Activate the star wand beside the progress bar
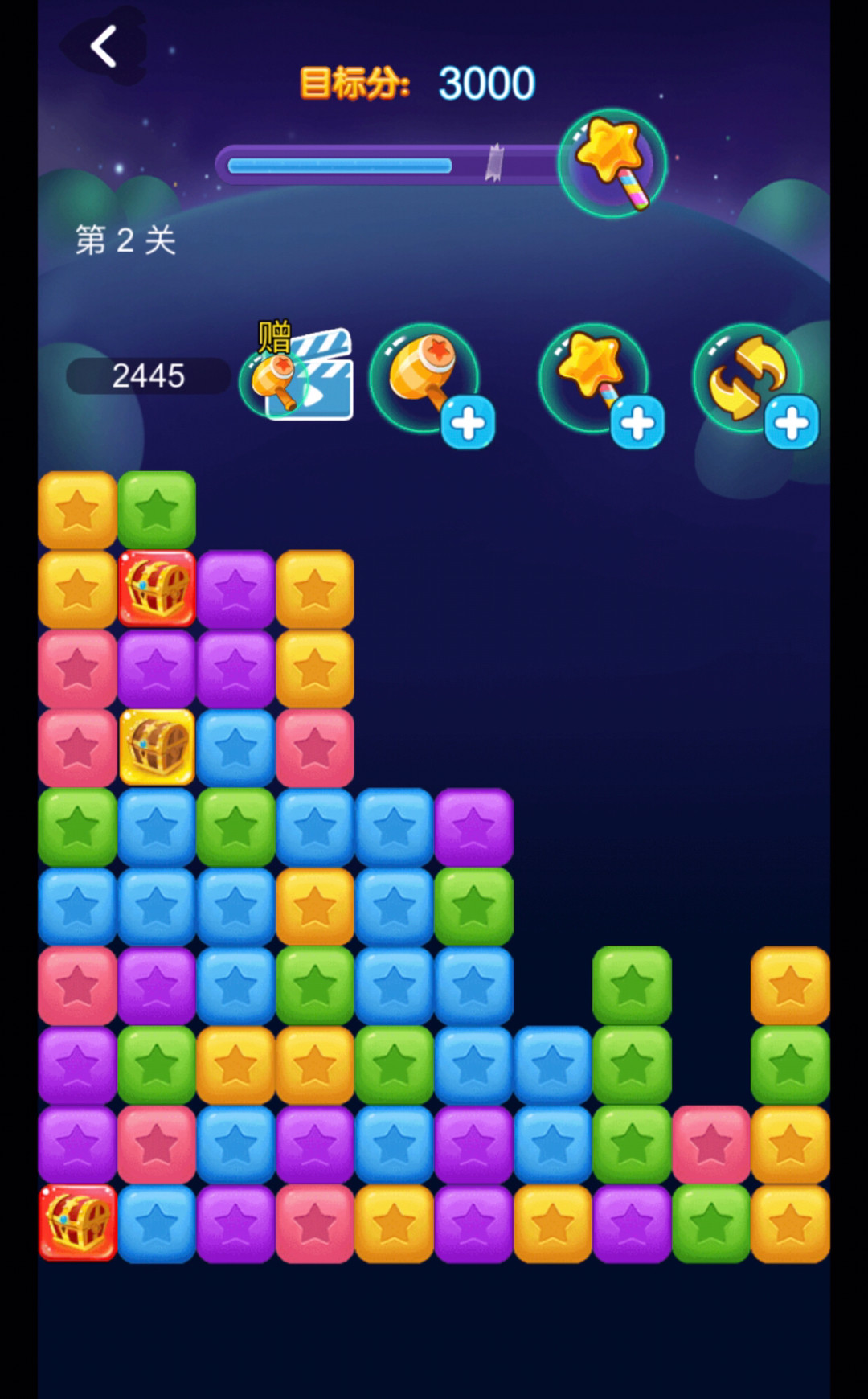 point(612,163)
